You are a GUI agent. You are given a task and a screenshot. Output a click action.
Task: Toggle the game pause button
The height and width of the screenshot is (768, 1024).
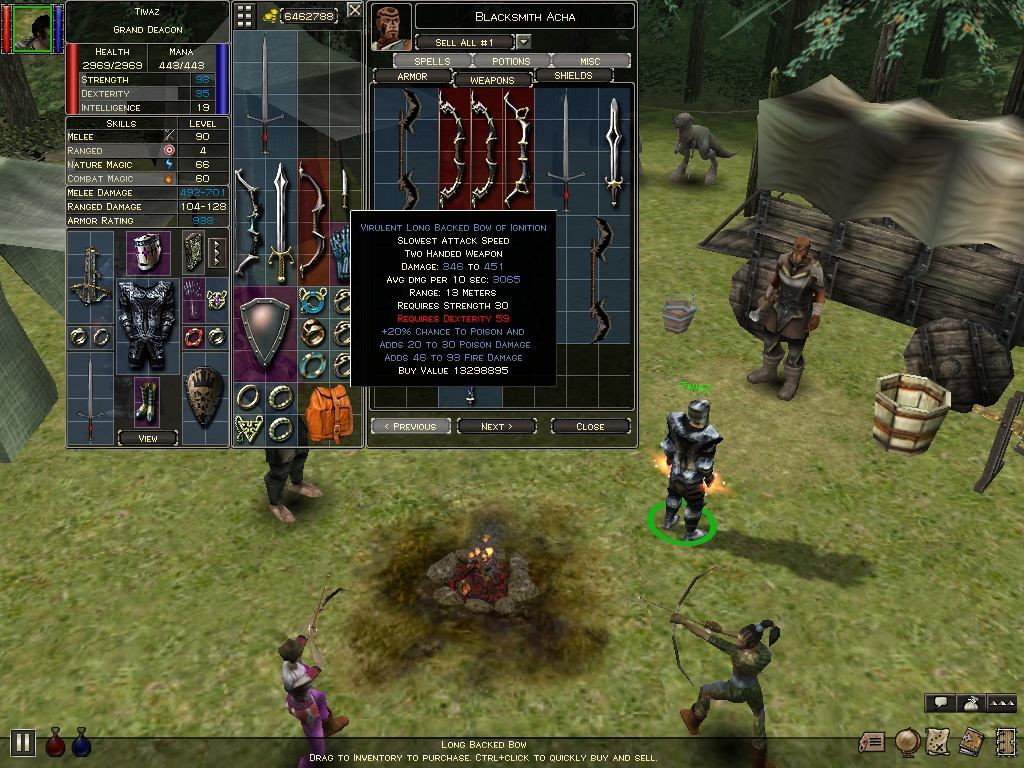(x=22, y=742)
